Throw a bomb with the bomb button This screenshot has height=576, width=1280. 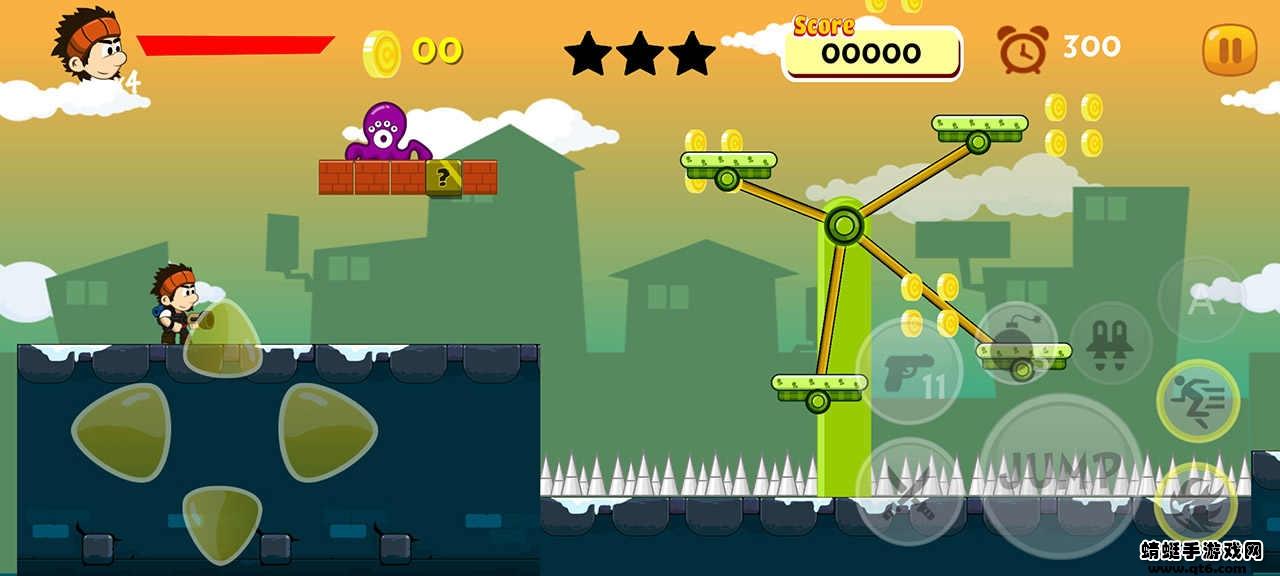tap(1017, 342)
